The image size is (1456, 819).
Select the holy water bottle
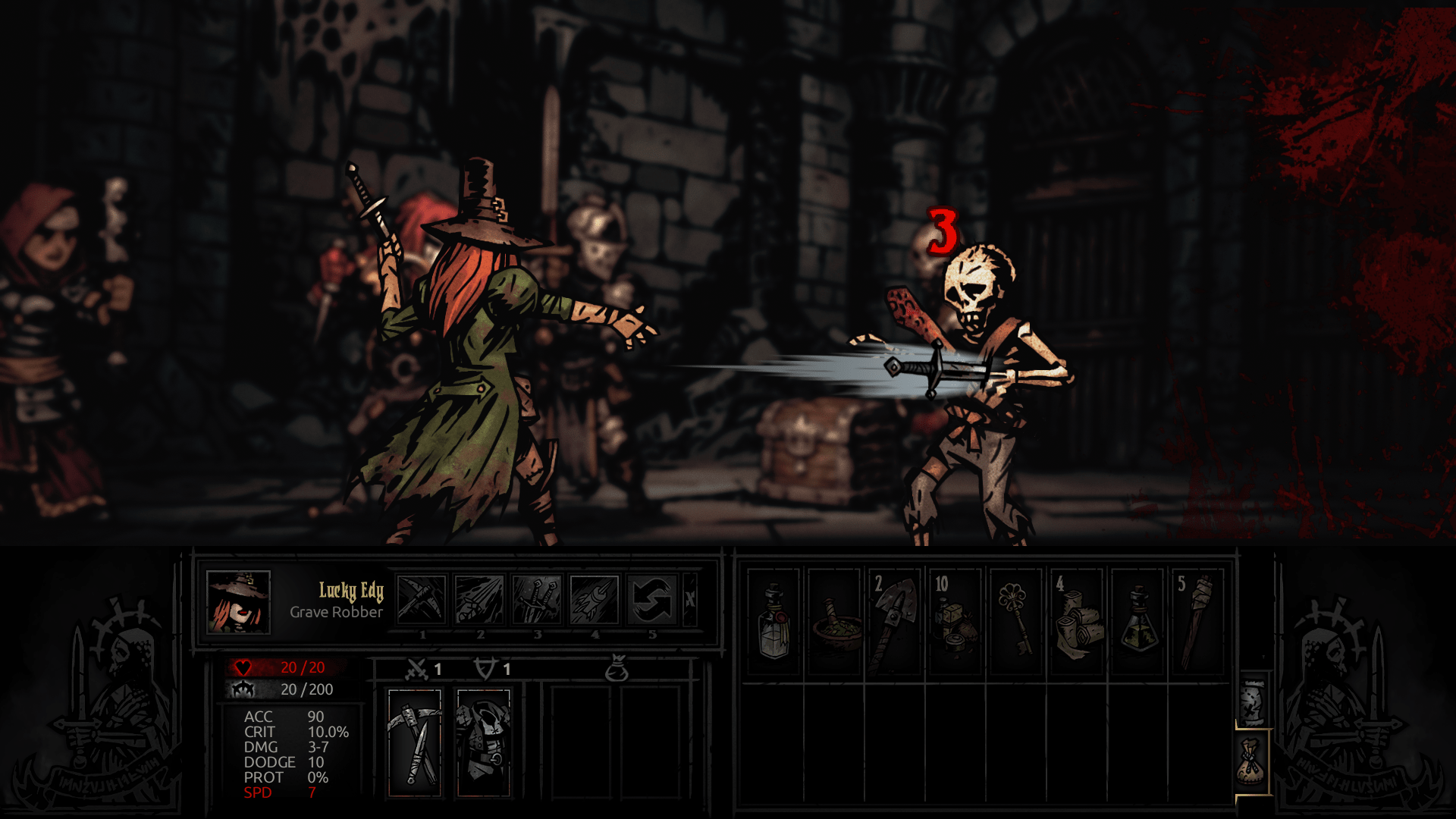(x=773, y=622)
